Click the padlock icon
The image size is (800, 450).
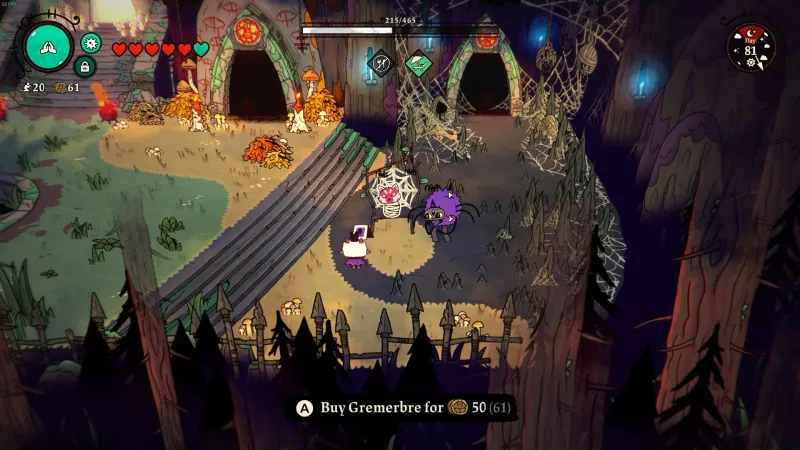[85, 66]
